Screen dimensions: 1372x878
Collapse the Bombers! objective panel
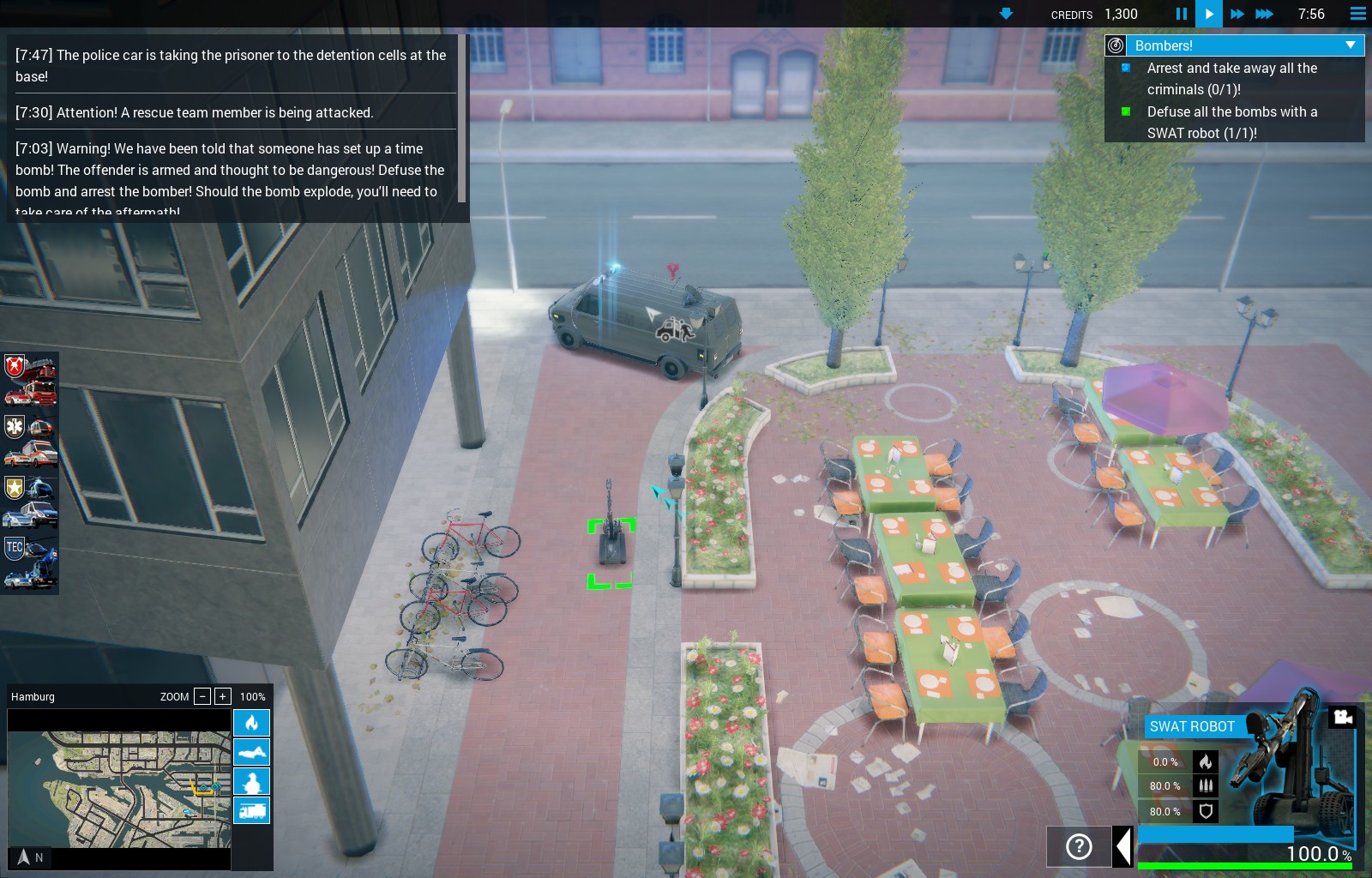1351,45
